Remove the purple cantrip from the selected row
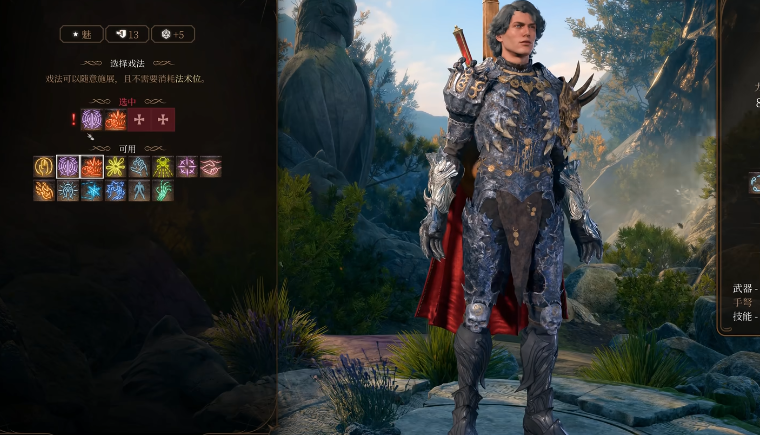Screen dimensions: 760x435 [x=92, y=120]
